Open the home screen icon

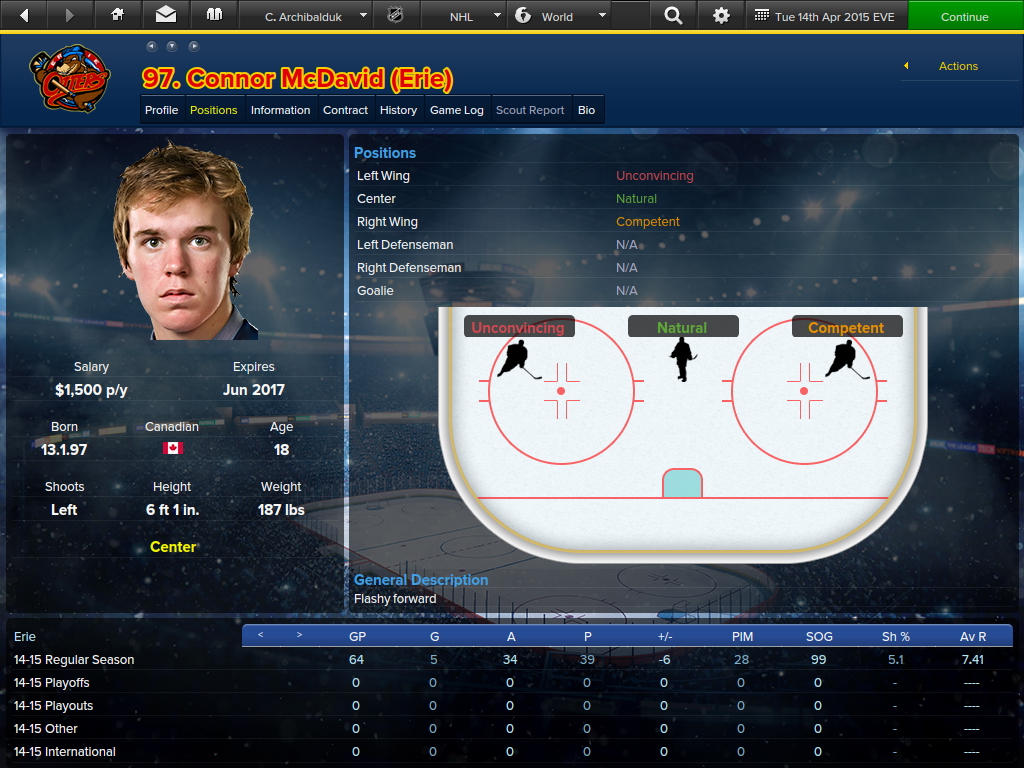(118, 16)
